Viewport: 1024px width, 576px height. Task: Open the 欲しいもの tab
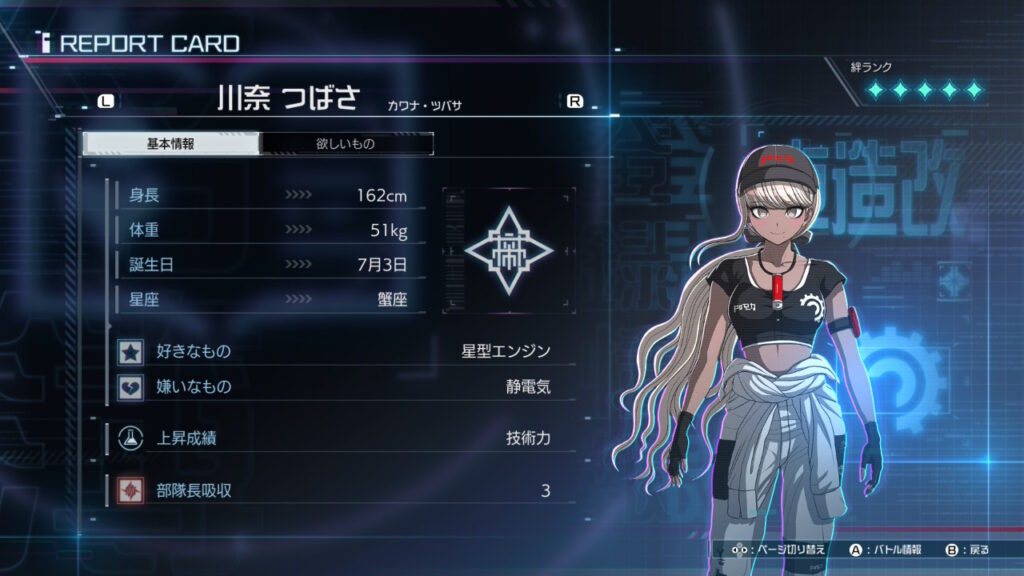click(x=346, y=144)
